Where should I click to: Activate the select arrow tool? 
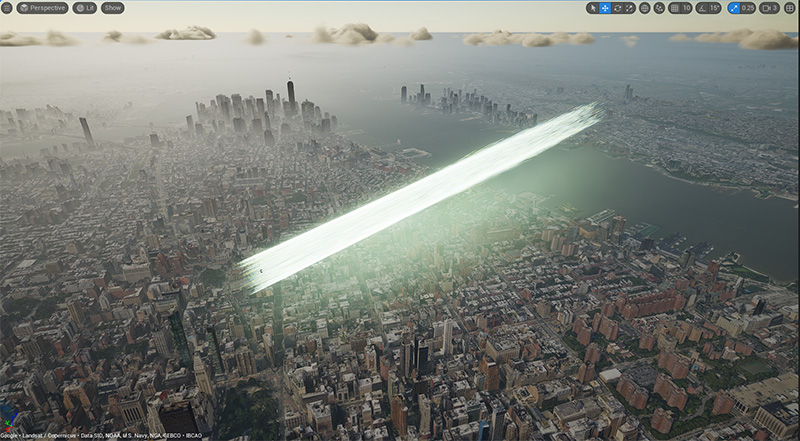click(x=593, y=8)
